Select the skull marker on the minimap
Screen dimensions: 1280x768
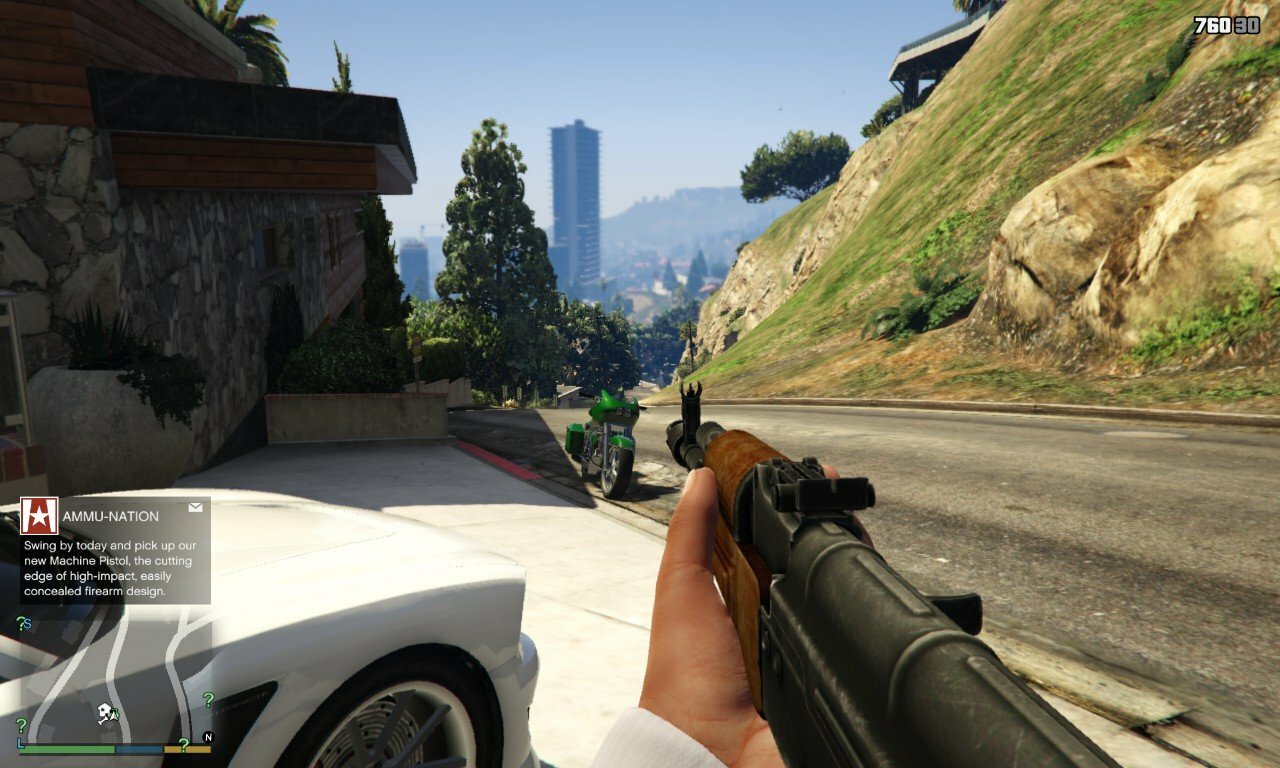103,712
